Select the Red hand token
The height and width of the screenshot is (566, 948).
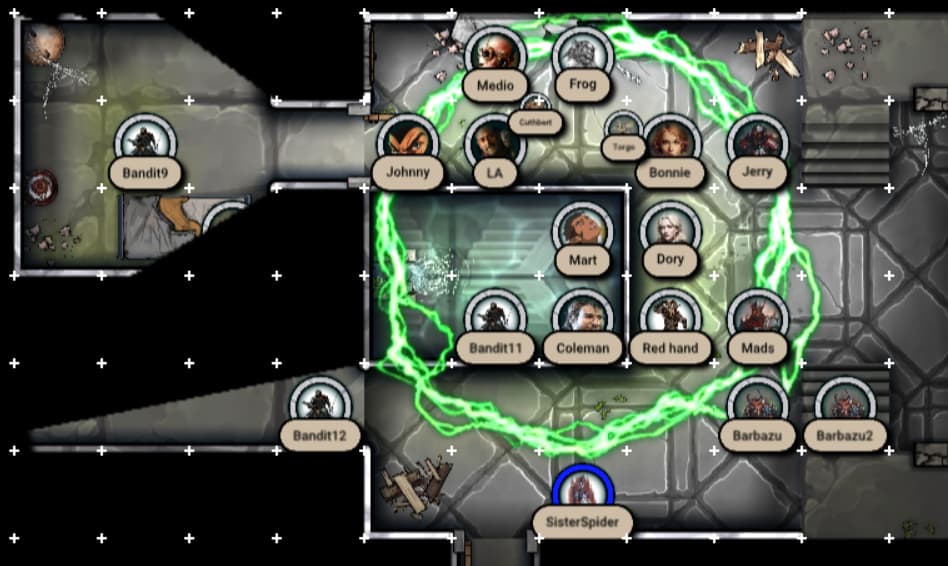(x=670, y=318)
